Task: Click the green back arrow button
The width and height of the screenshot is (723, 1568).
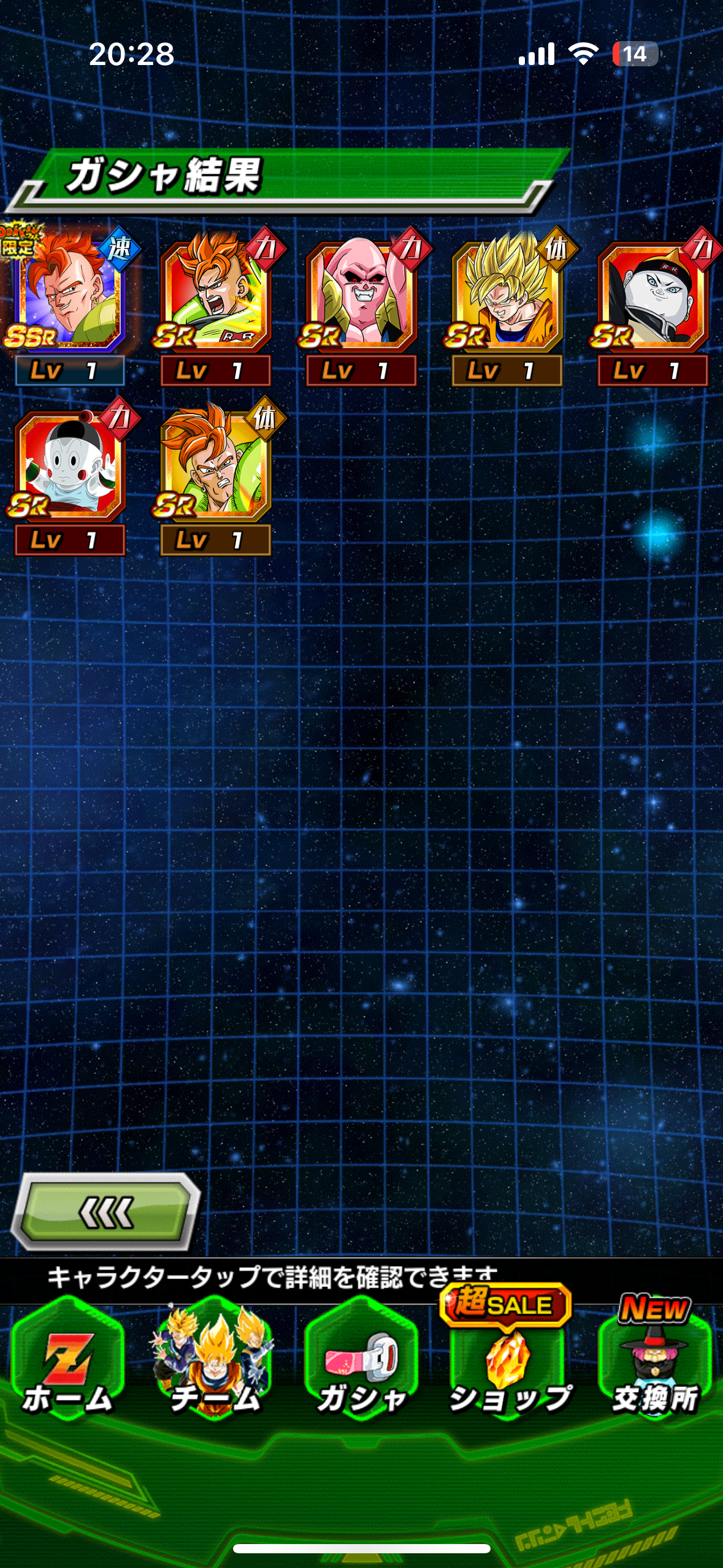Action: point(106,1212)
